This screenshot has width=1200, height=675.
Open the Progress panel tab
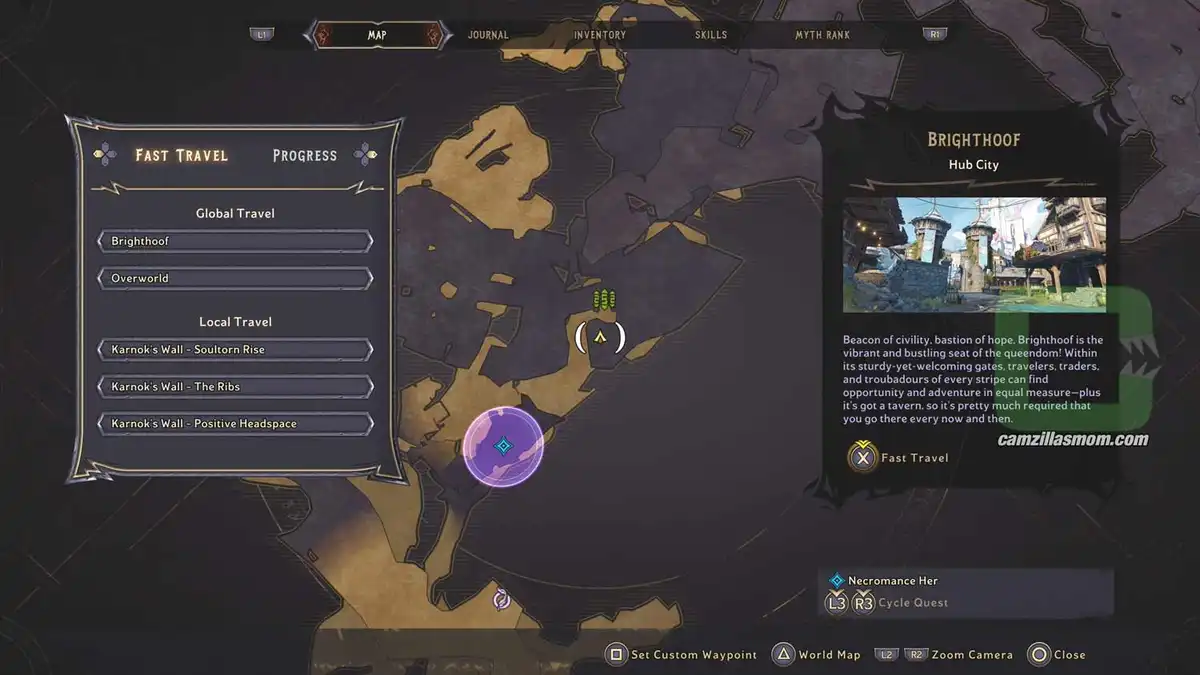coord(305,155)
